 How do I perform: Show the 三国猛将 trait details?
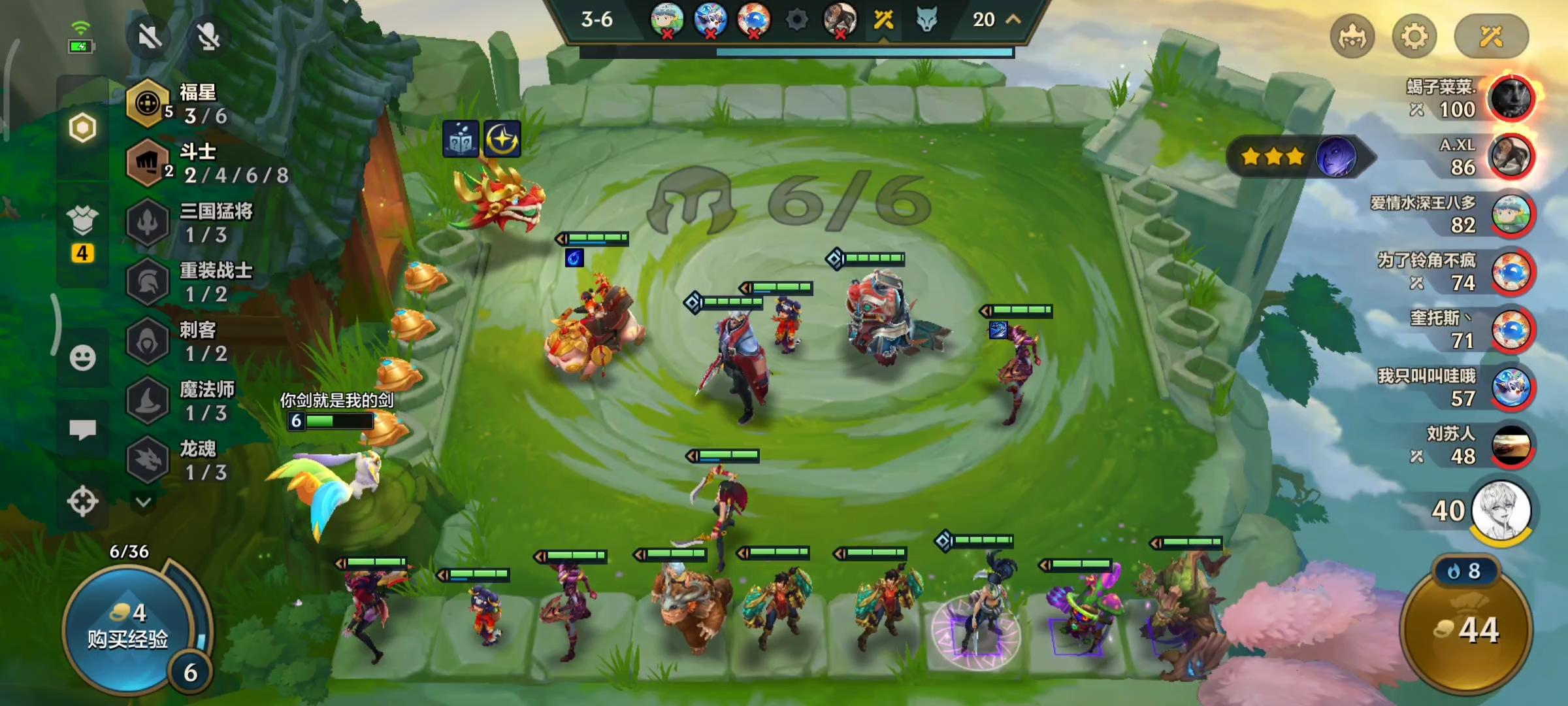coord(196,223)
